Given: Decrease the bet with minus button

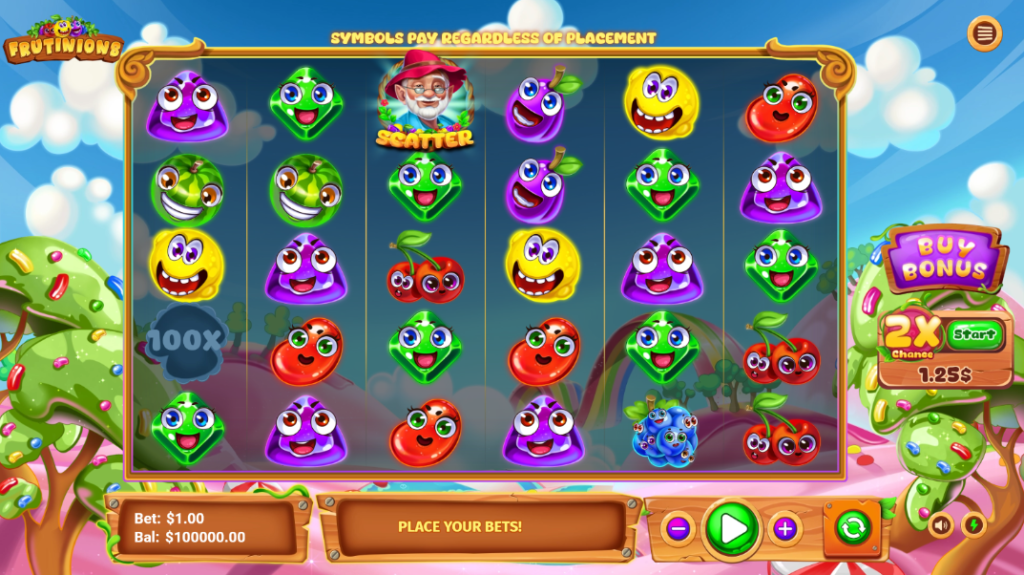Looking at the screenshot, I should [x=678, y=528].
